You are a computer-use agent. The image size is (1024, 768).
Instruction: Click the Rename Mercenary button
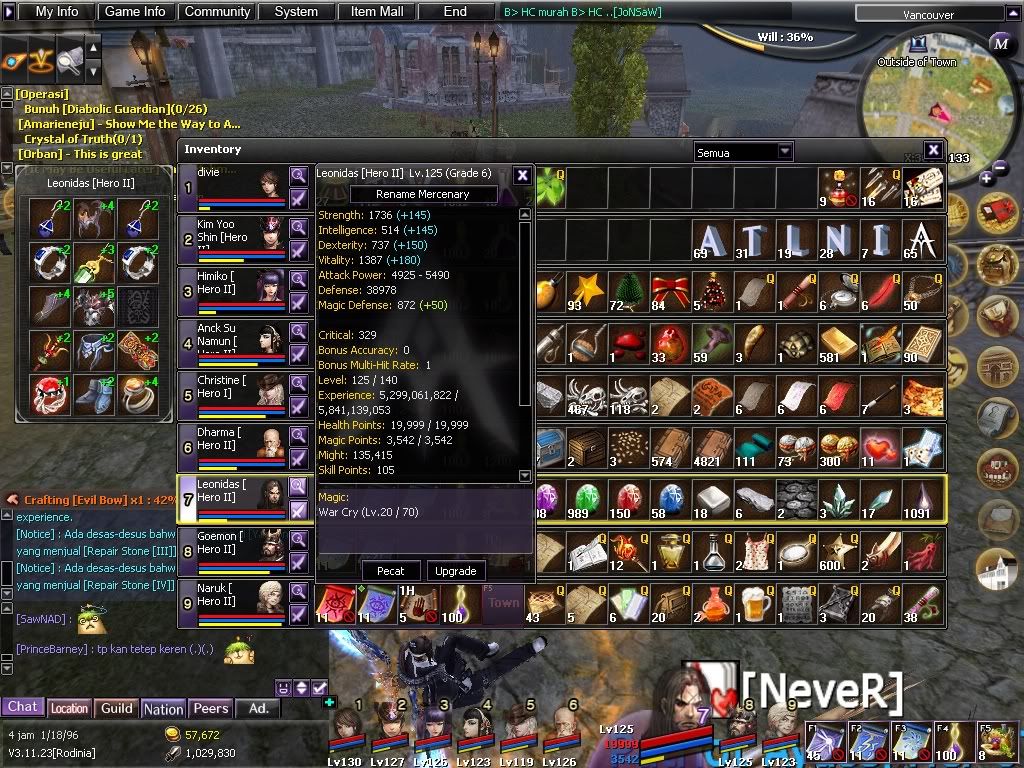(x=422, y=194)
